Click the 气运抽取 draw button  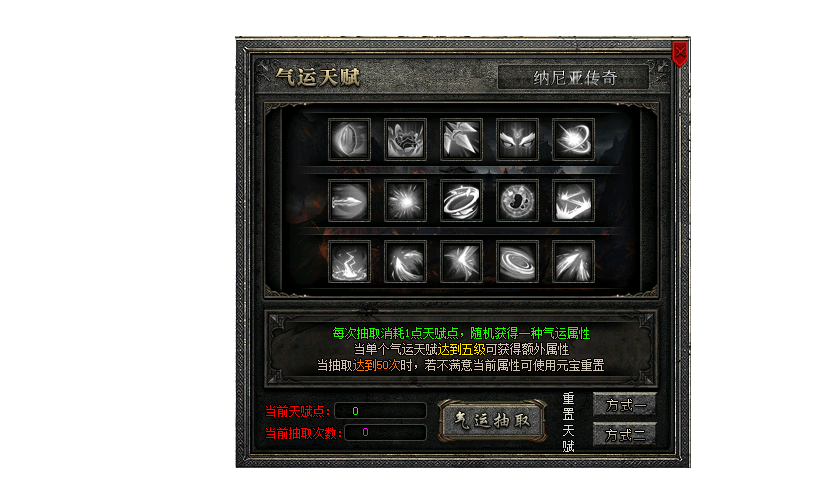491,420
